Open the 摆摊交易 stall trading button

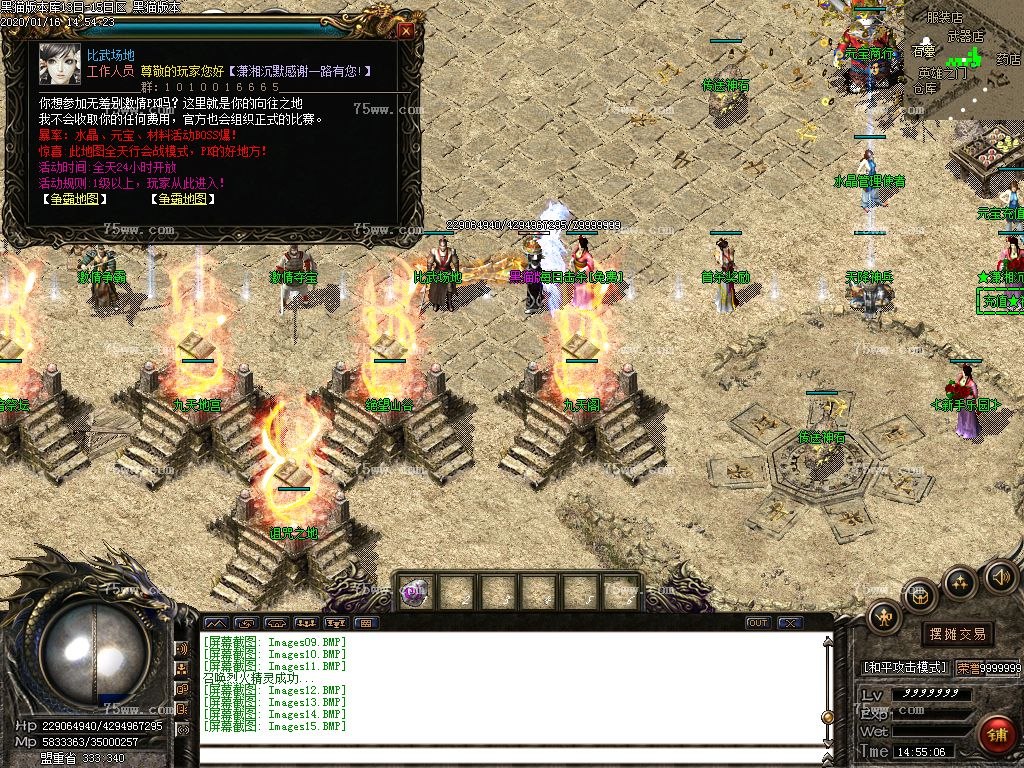[x=957, y=634]
